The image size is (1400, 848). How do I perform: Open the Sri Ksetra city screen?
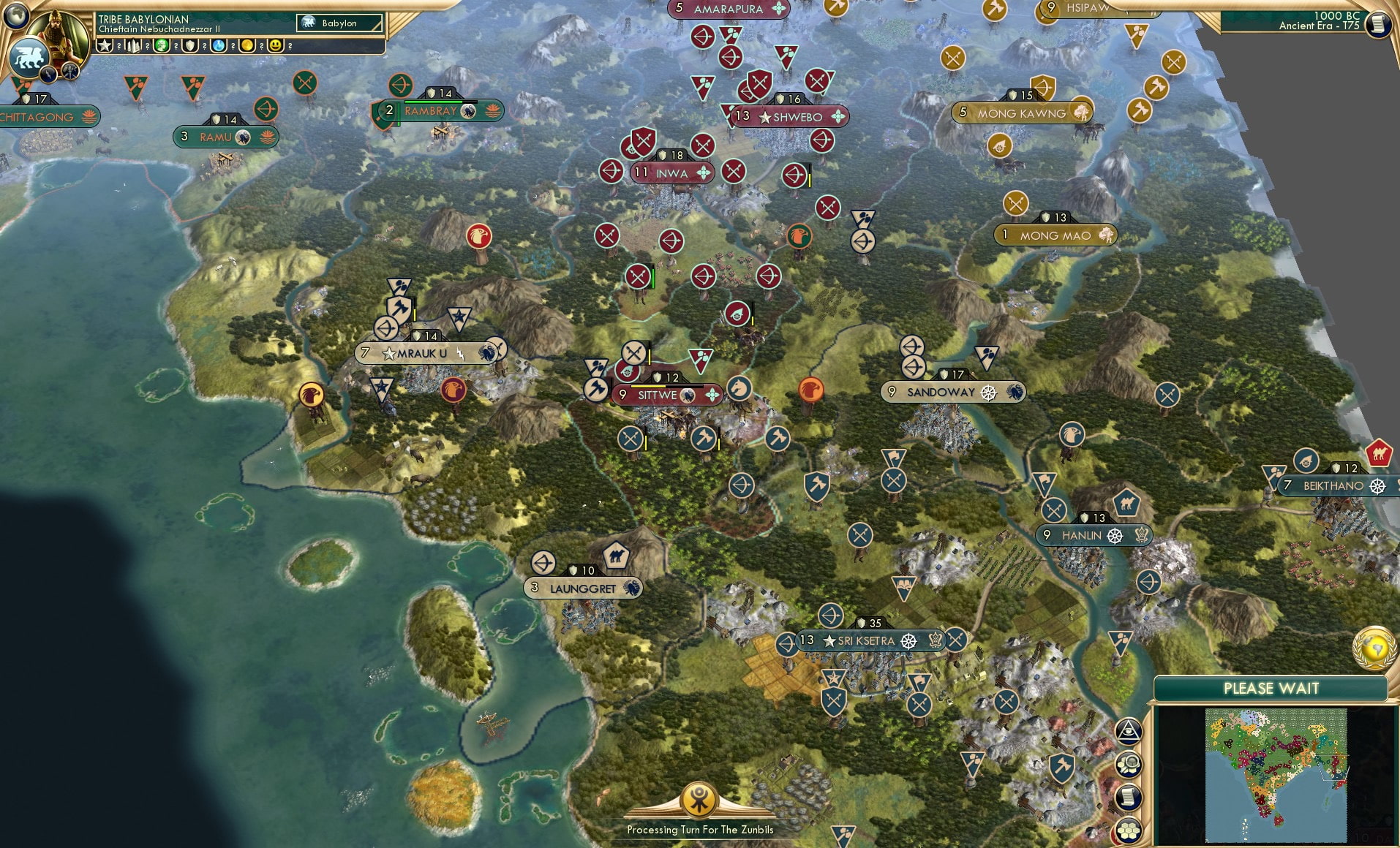click(x=868, y=640)
